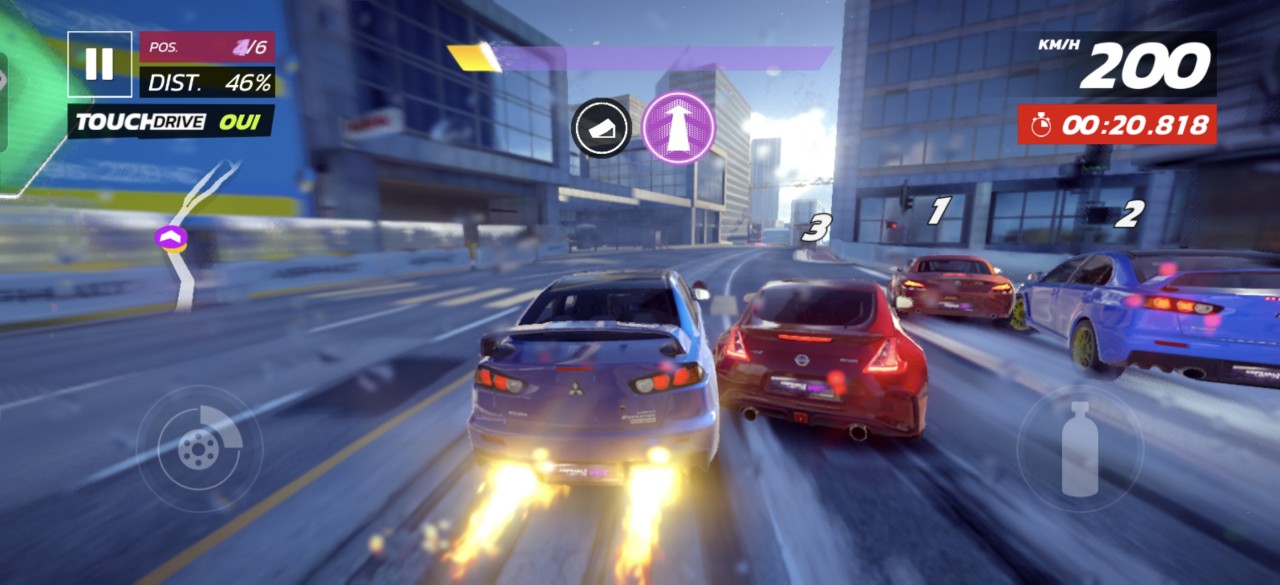The height and width of the screenshot is (585, 1280).
Task: Tap the brake drift button
Action: (x=199, y=447)
